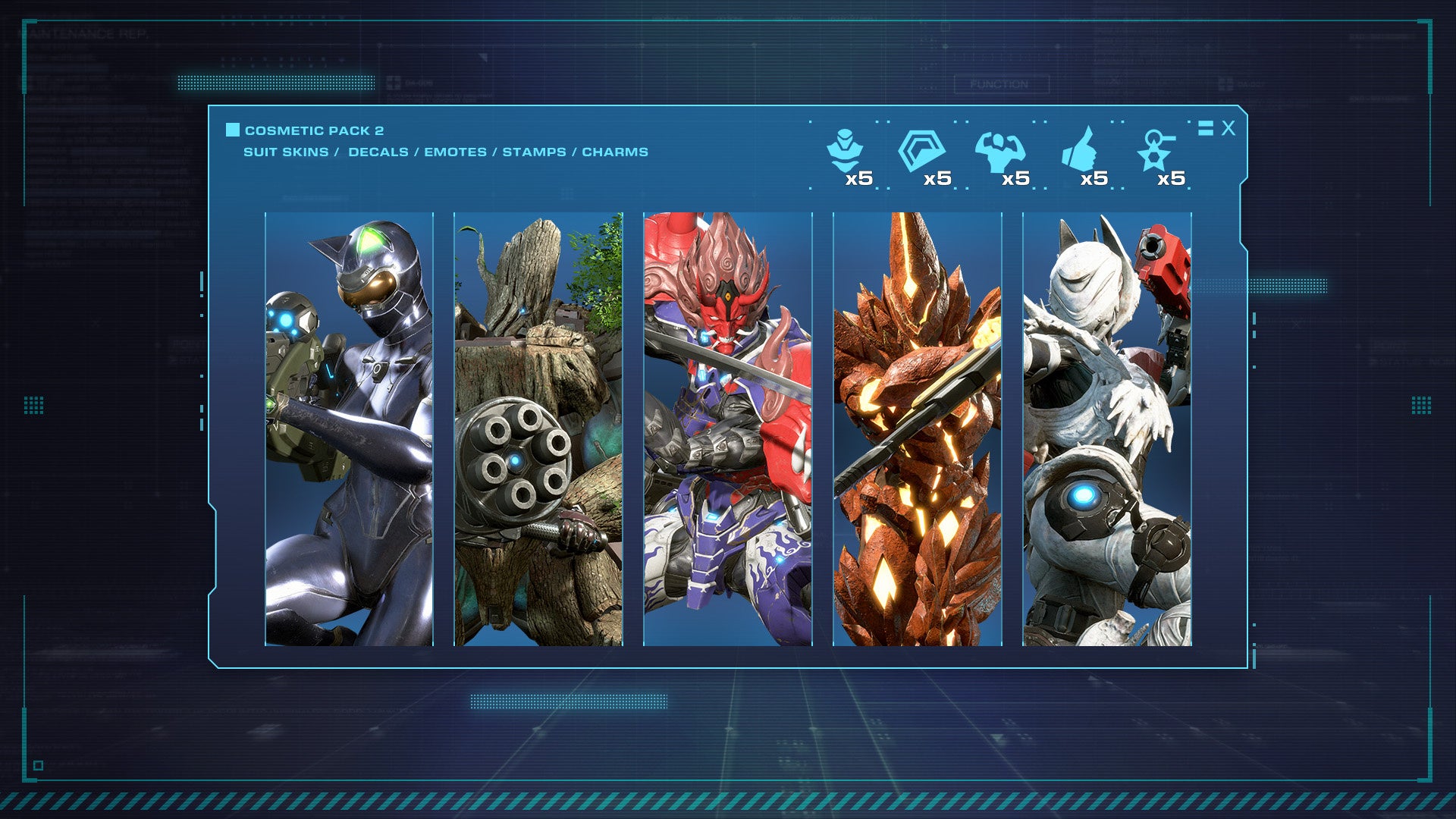Click the suit skins x5 icon
The height and width of the screenshot is (819, 1456).
tap(847, 155)
